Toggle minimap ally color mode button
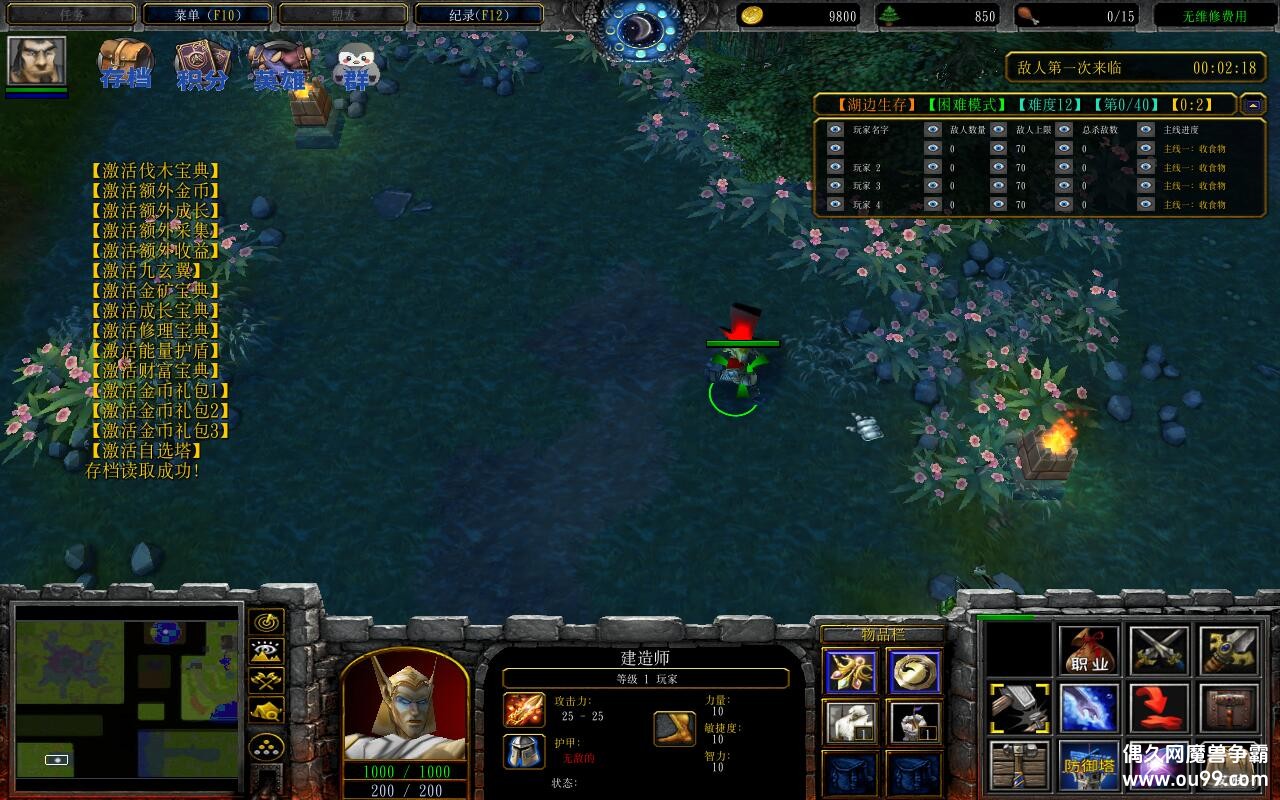 [x=266, y=681]
